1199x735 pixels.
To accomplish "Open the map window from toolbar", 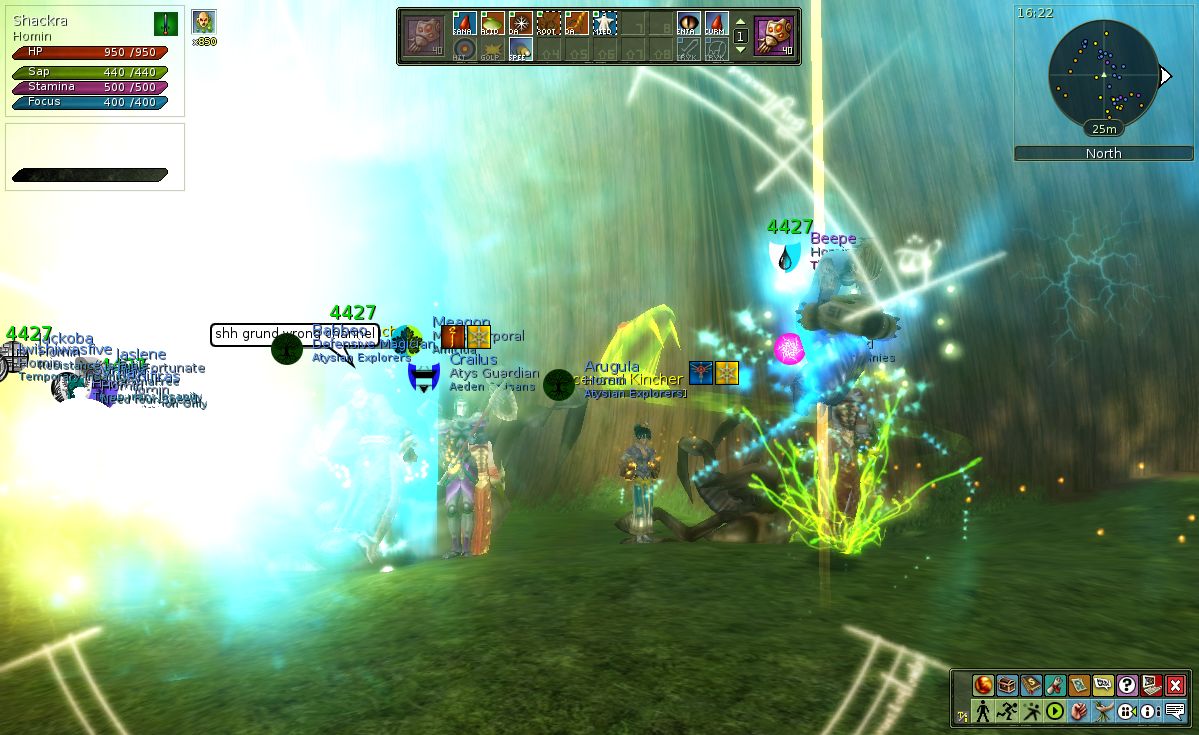I will [x=1079, y=685].
